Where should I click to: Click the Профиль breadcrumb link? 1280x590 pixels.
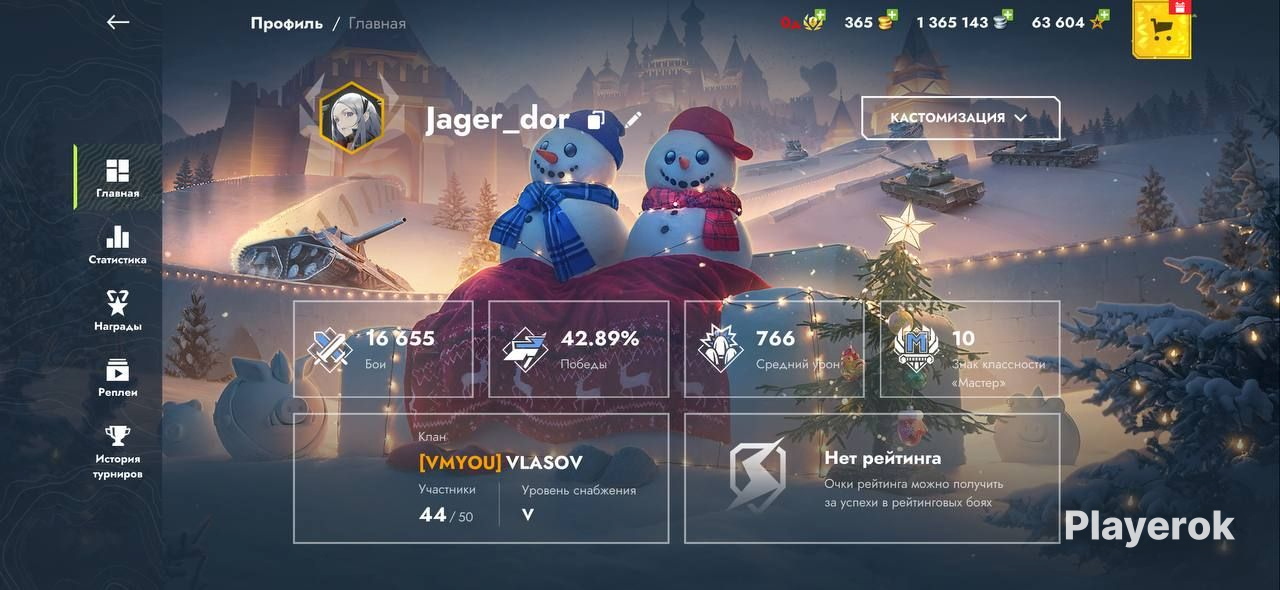[x=286, y=23]
